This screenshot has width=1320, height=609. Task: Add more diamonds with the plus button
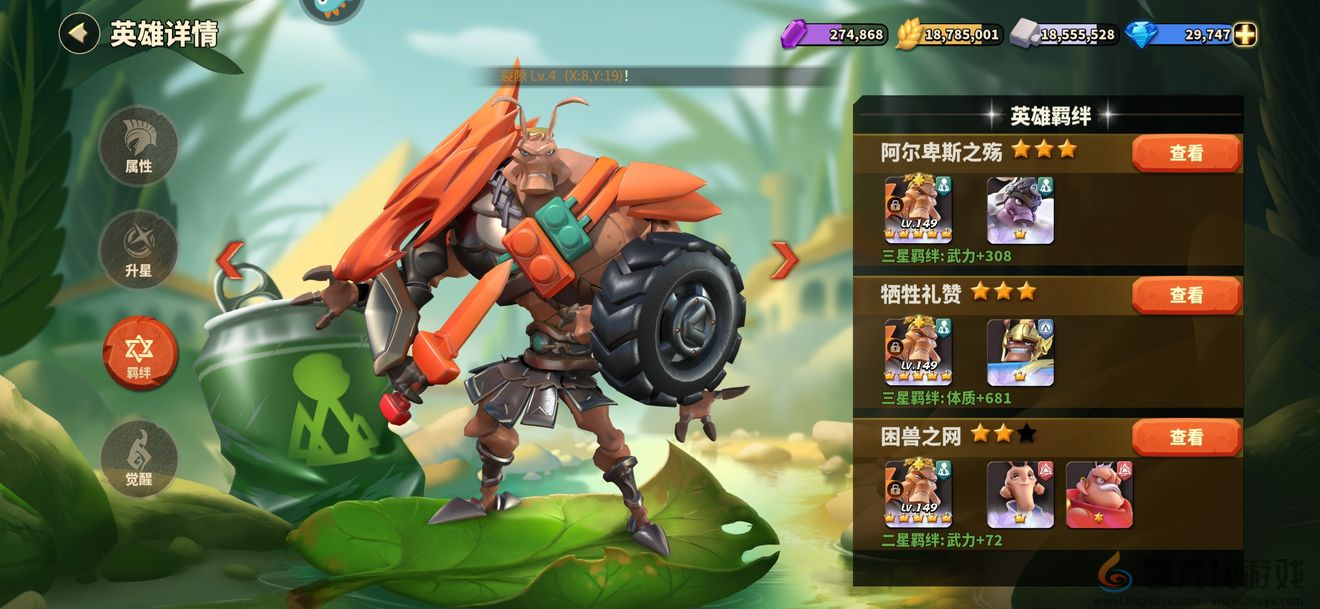coord(1245,35)
